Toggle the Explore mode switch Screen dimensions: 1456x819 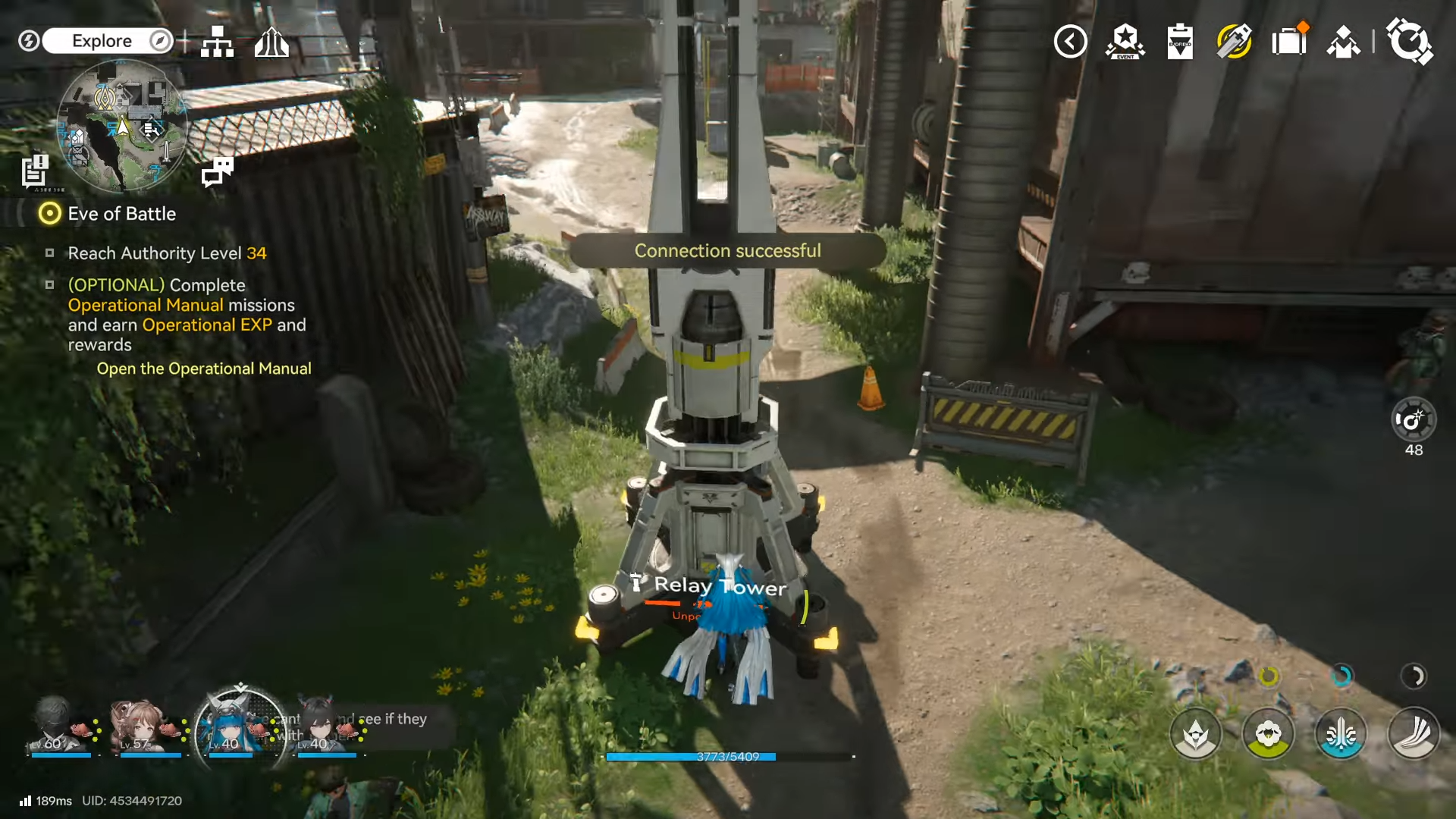108,41
